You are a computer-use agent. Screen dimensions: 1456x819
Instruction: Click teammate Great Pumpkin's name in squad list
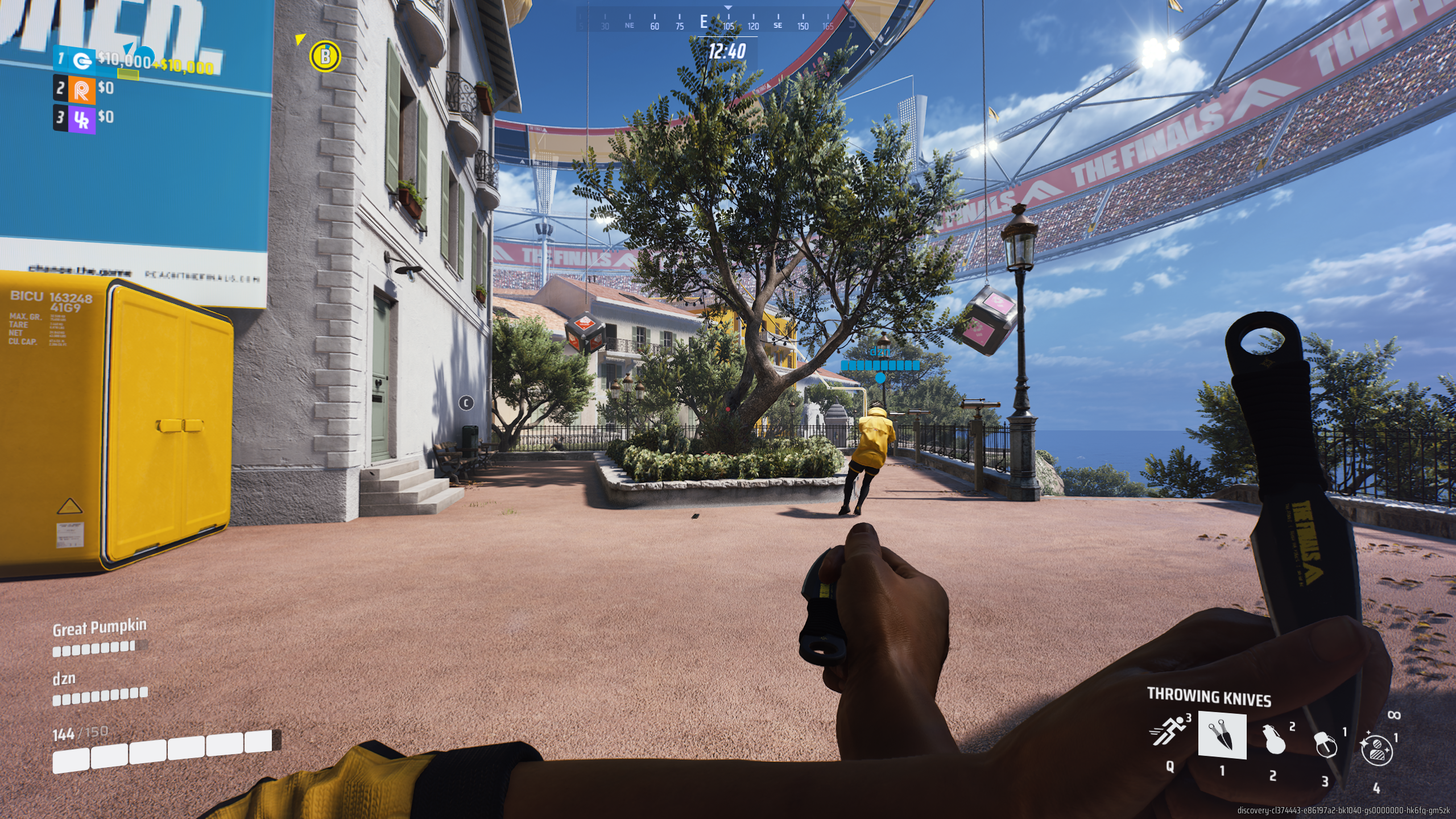[x=100, y=627]
